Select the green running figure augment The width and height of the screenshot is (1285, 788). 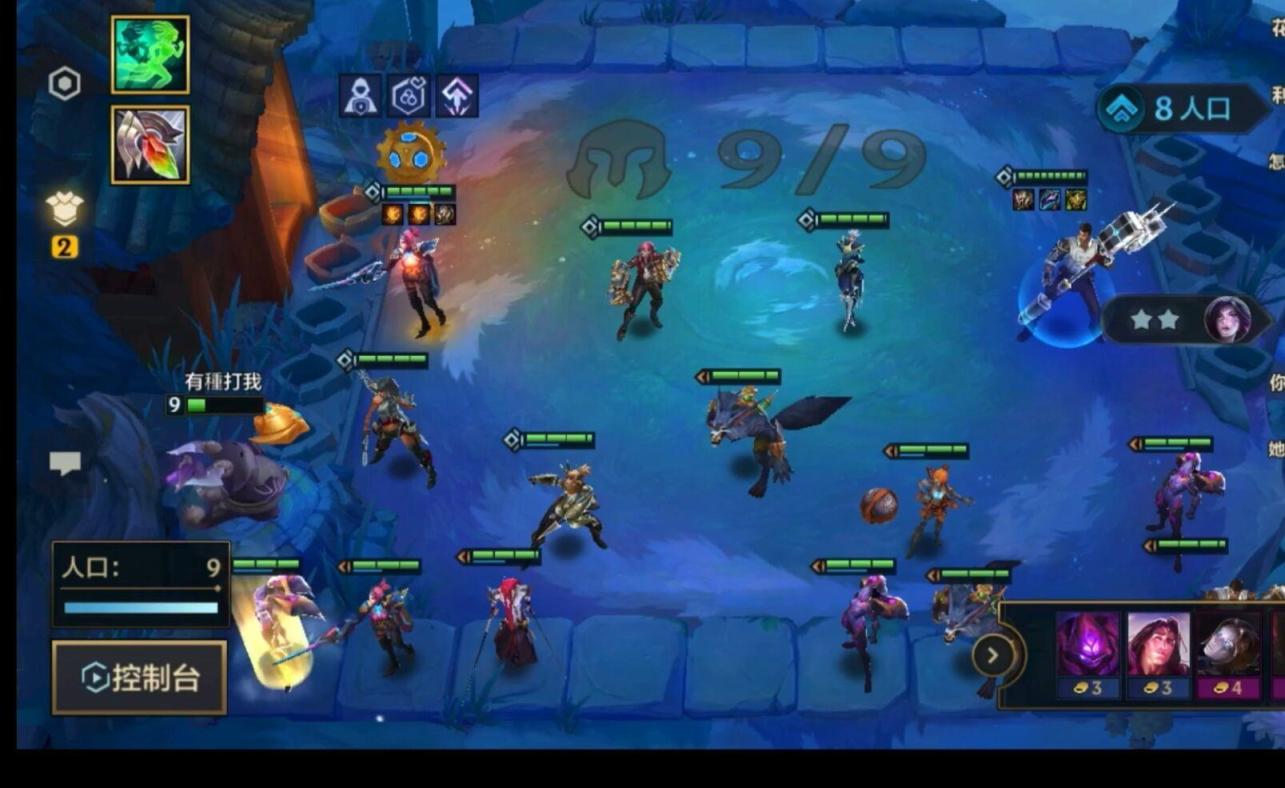[x=150, y=54]
